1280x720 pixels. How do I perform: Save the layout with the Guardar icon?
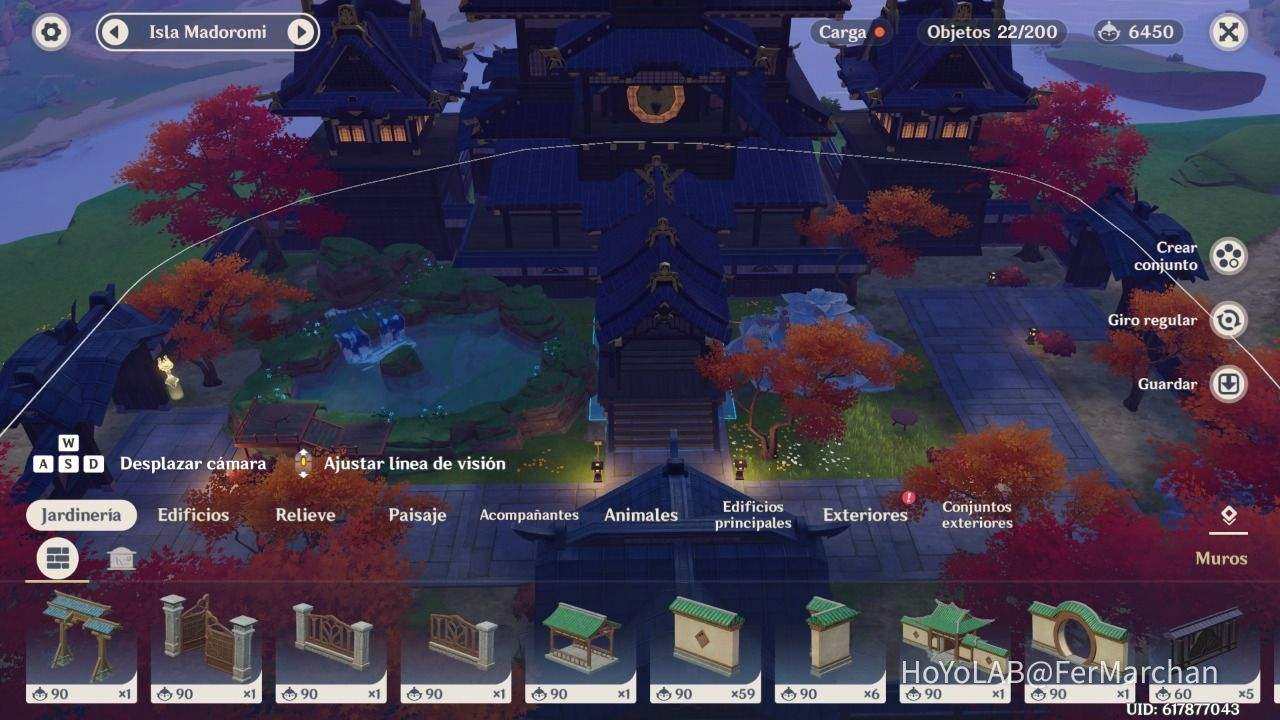1228,384
